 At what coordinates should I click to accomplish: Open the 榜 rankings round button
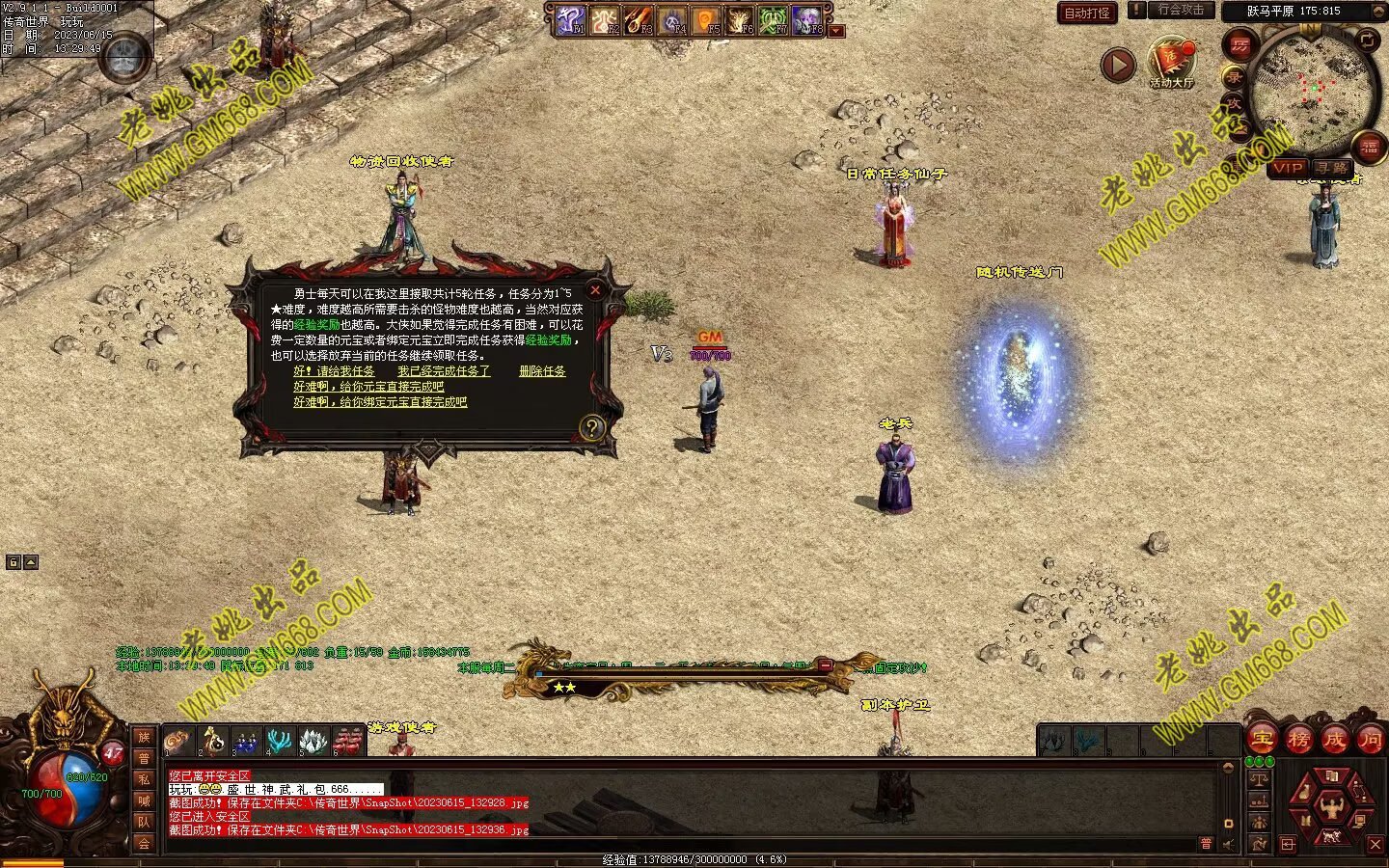click(x=1298, y=740)
